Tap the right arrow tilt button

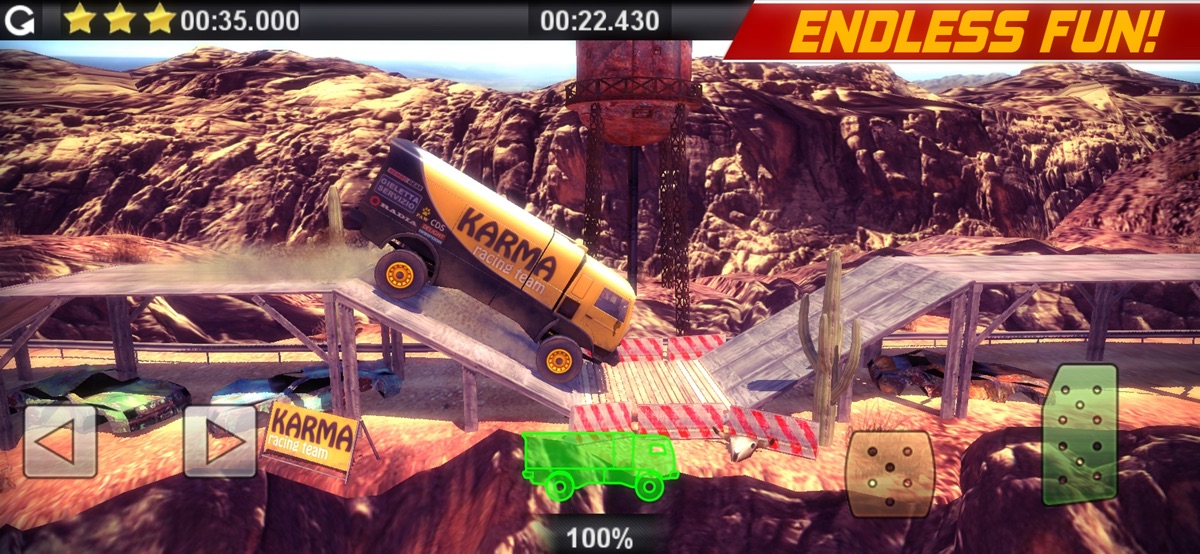[220, 441]
